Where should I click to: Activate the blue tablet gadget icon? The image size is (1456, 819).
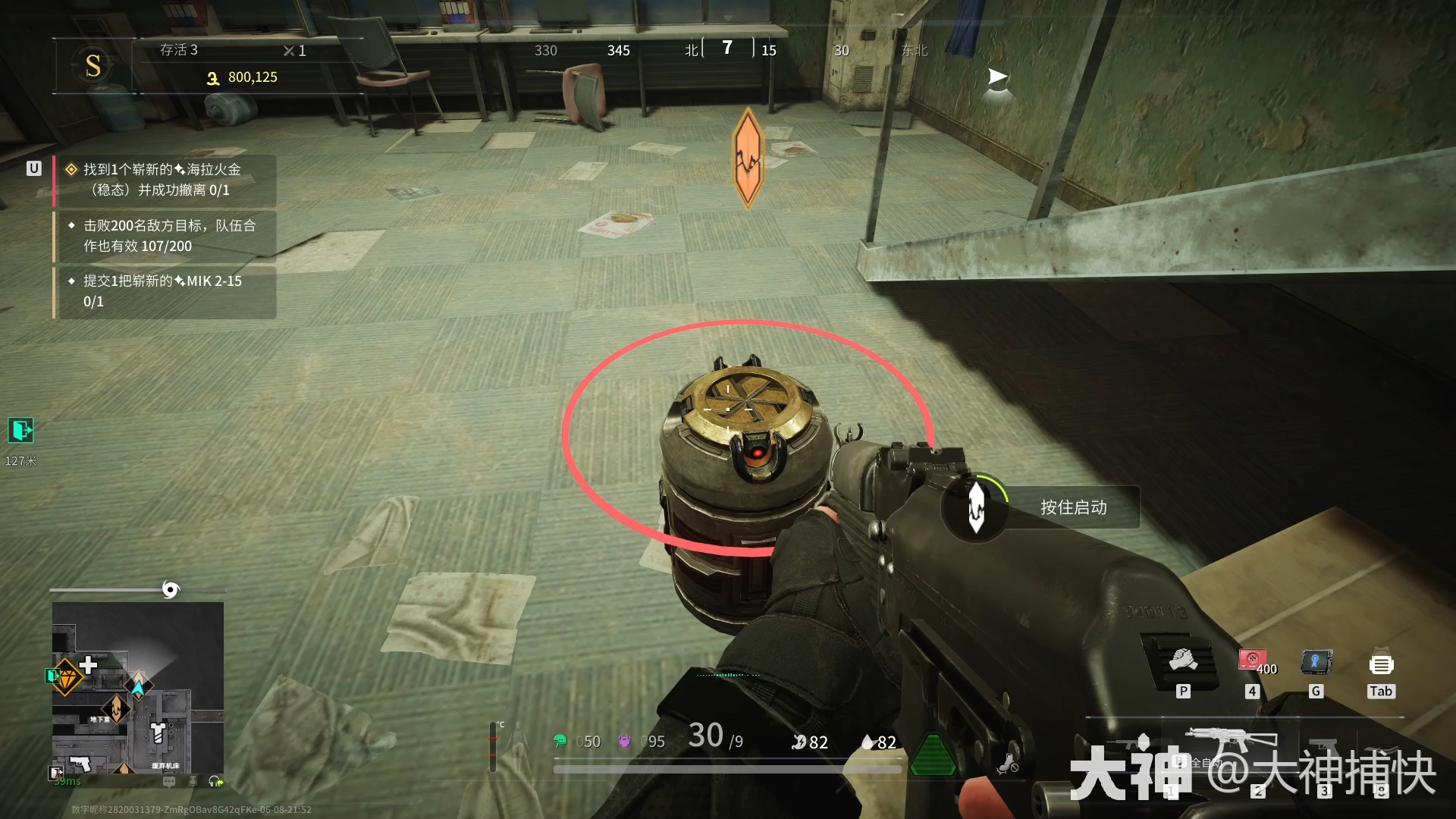click(x=1316, y=662)
